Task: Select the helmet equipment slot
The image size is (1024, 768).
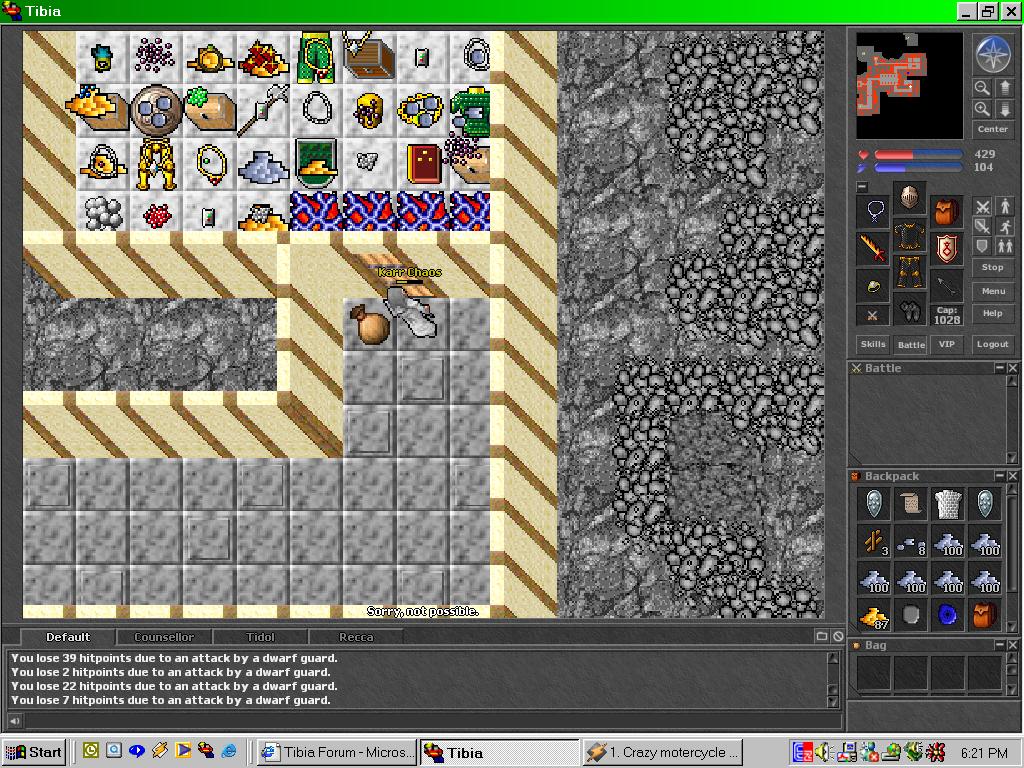Action: click(909, 197)
